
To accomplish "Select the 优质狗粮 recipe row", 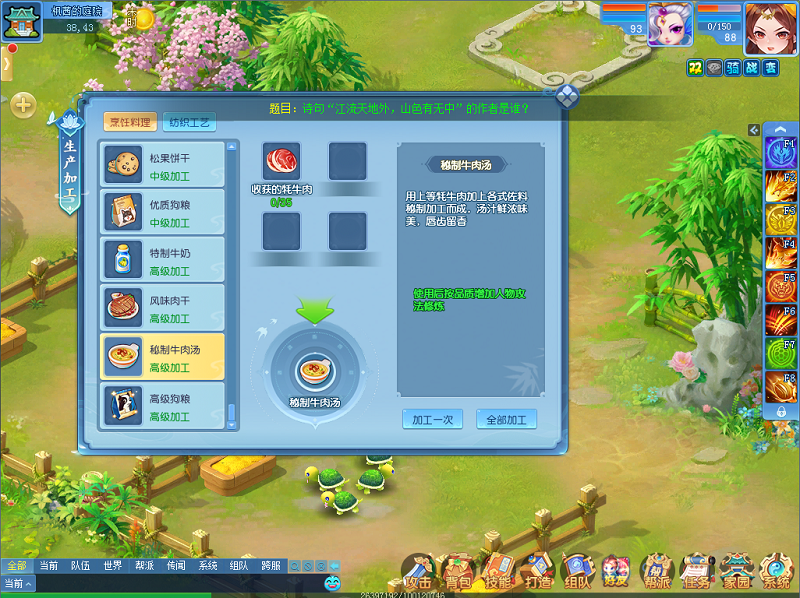I will 163,213.
